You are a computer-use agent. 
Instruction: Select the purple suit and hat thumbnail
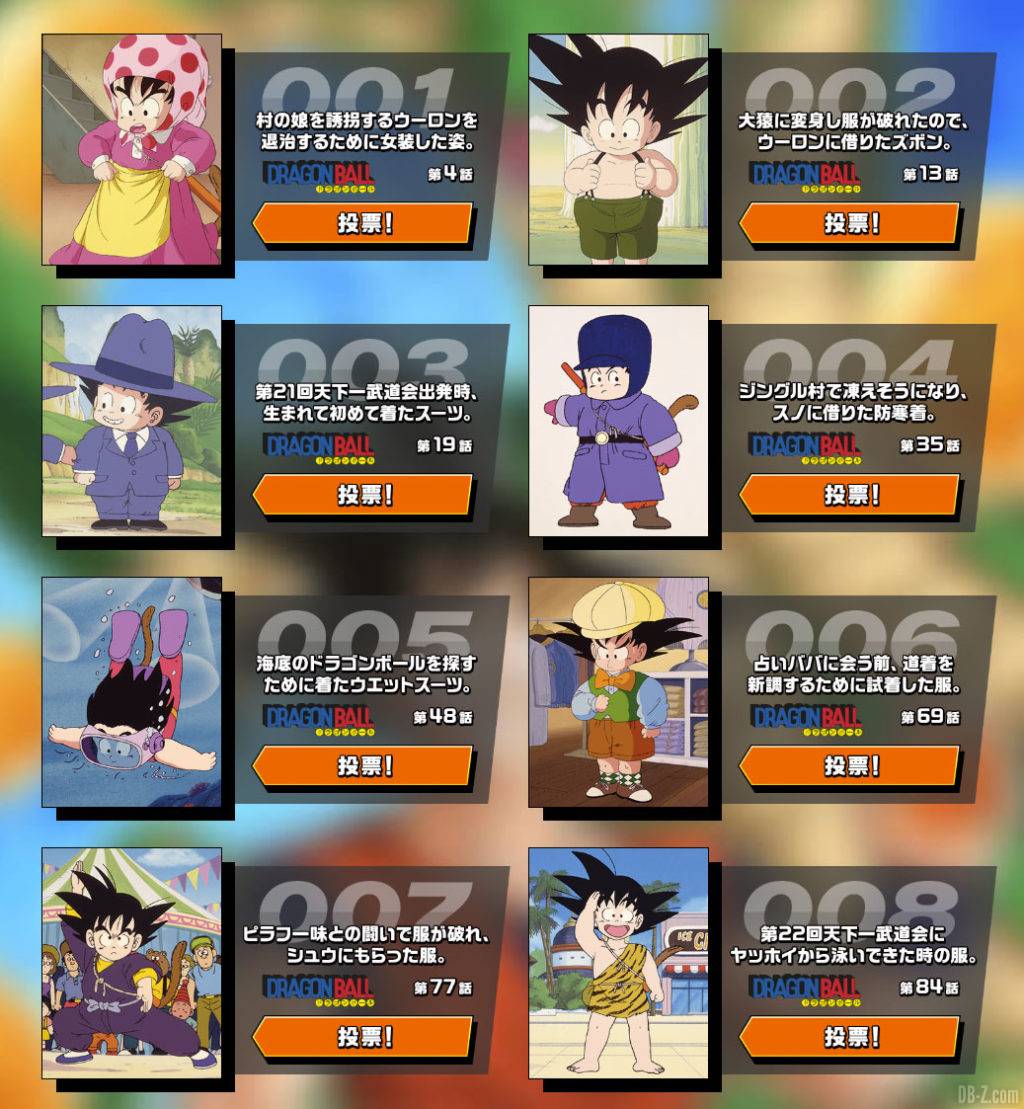tap(131, 420)
